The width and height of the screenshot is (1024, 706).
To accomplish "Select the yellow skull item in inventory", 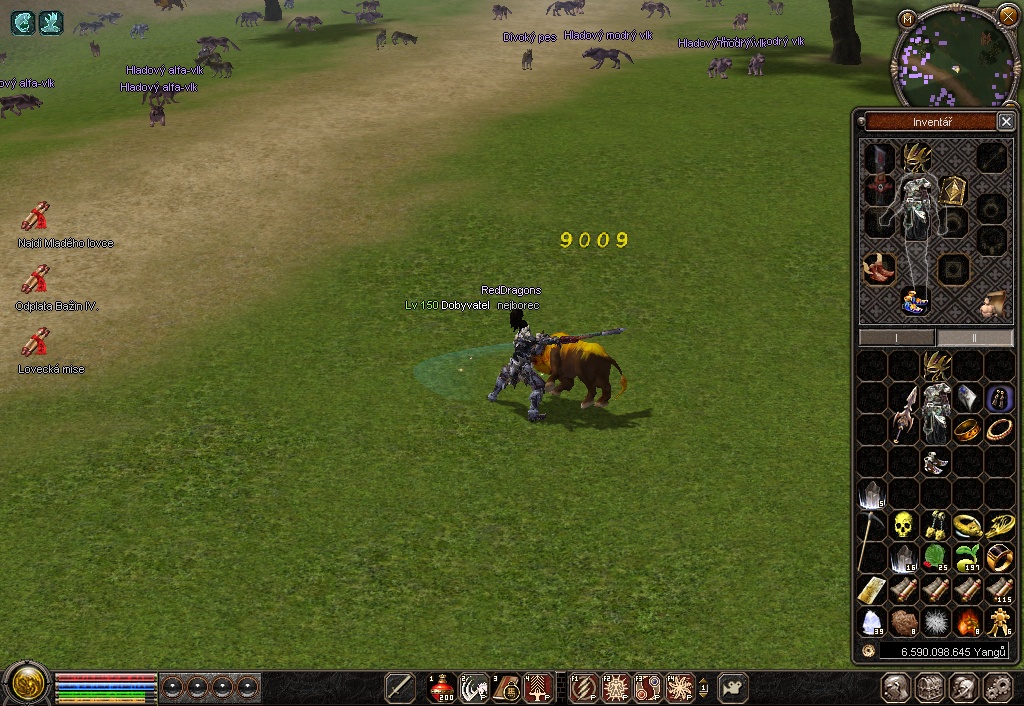I will tap(903, 524).
